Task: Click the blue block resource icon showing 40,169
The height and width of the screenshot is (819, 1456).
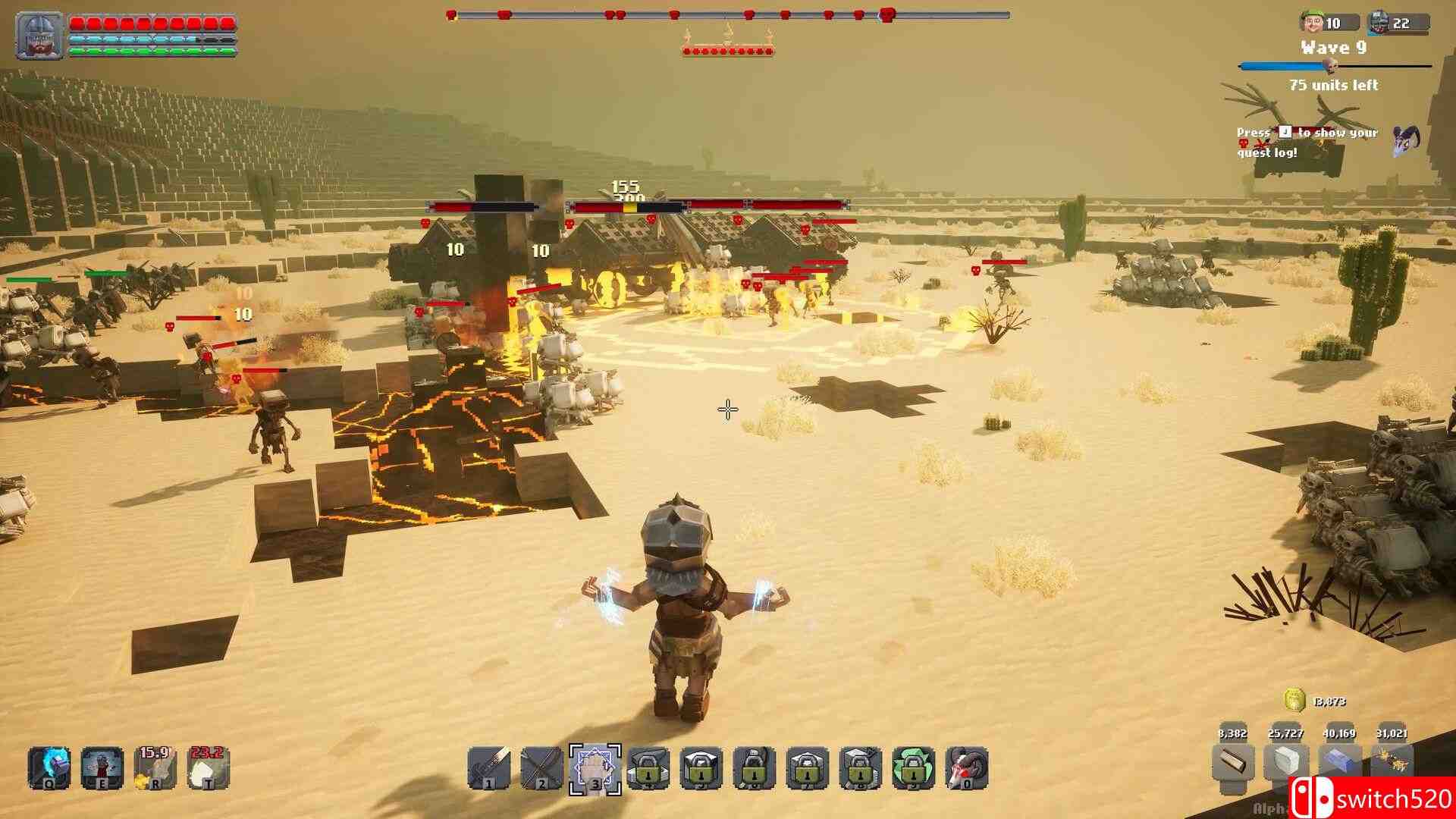Action: click(1338, 760)
